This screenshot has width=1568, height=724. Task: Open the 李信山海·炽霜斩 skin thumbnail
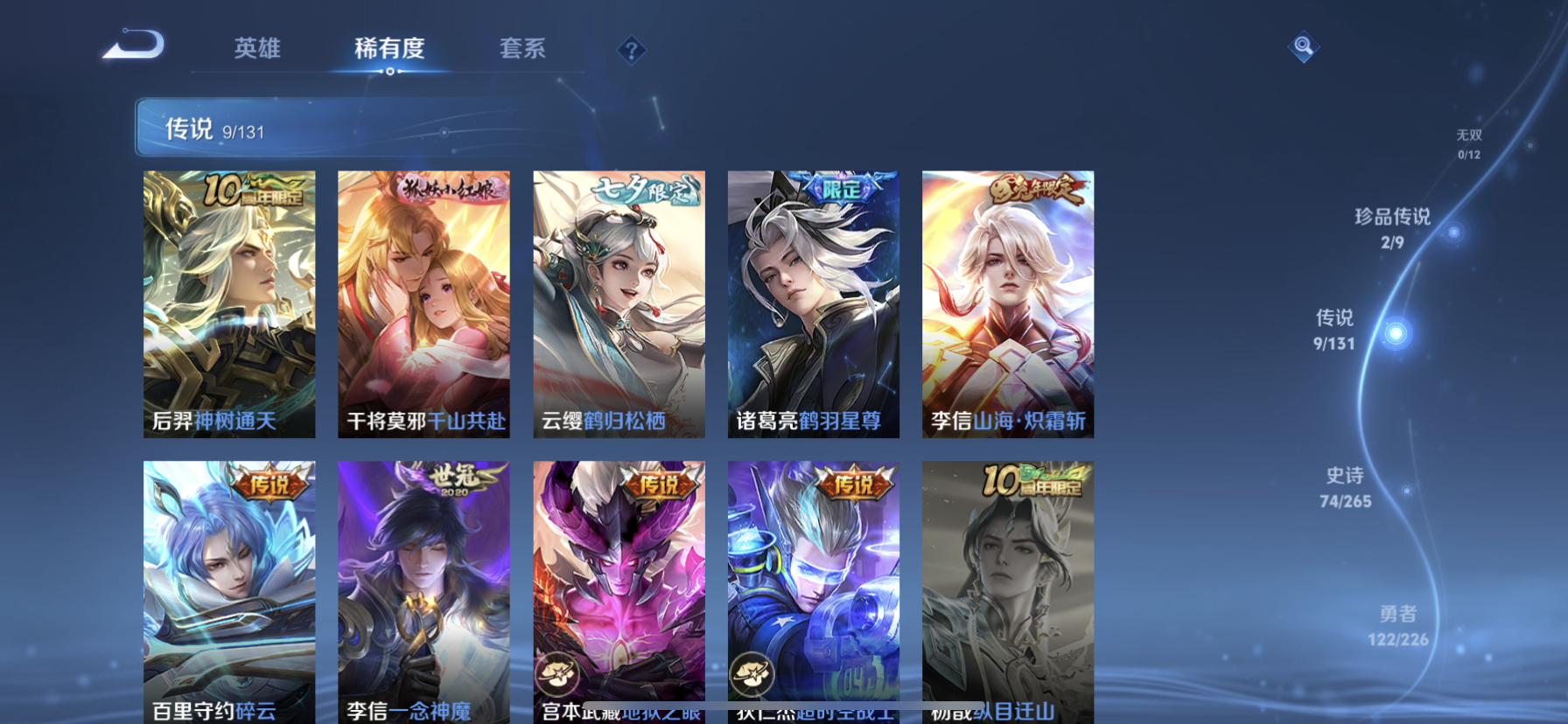(1006, 304)
